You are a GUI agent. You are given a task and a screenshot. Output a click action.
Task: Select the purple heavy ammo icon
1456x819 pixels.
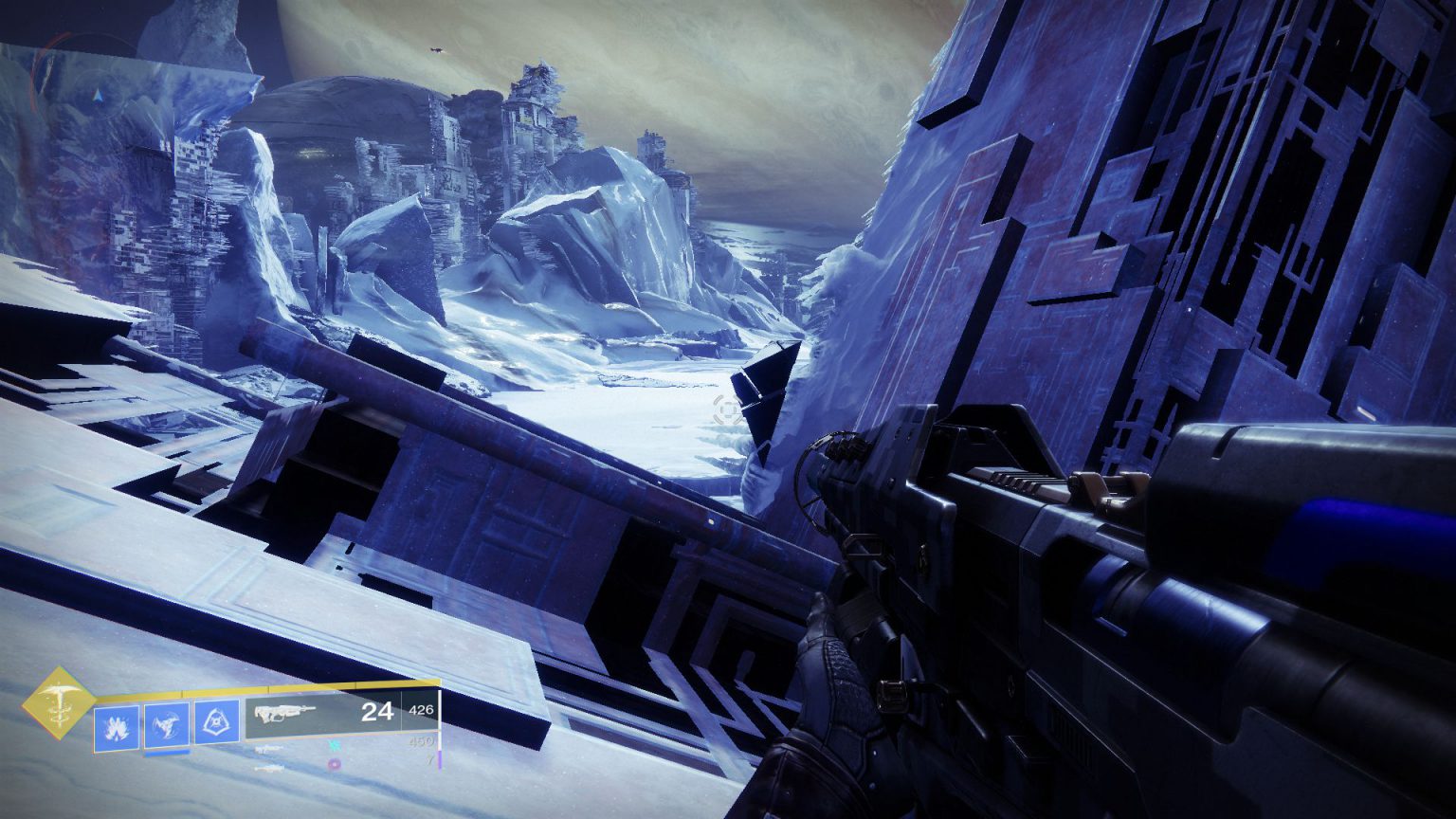click(334, 762)
